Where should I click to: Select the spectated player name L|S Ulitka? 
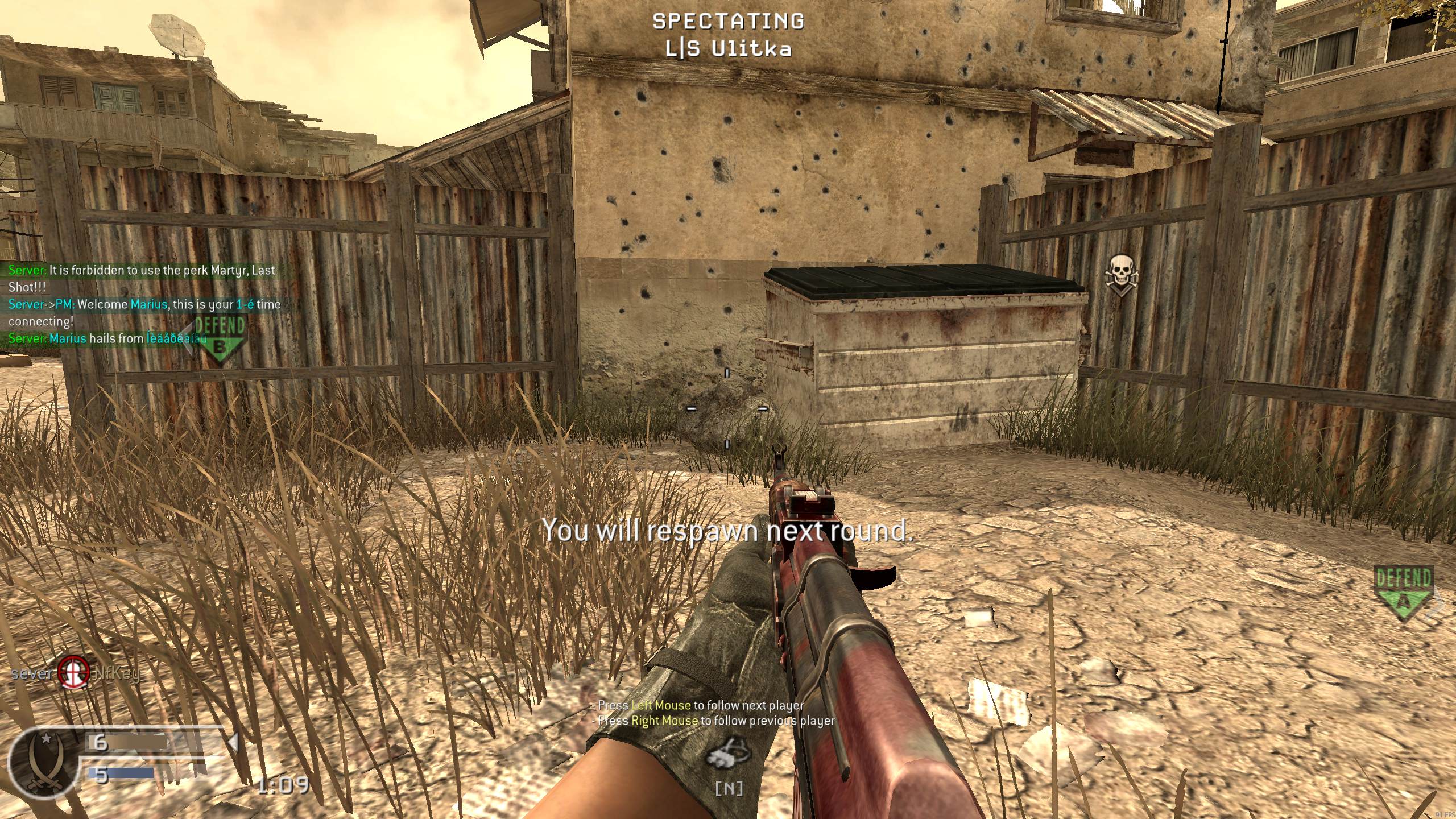click(729, 49)
